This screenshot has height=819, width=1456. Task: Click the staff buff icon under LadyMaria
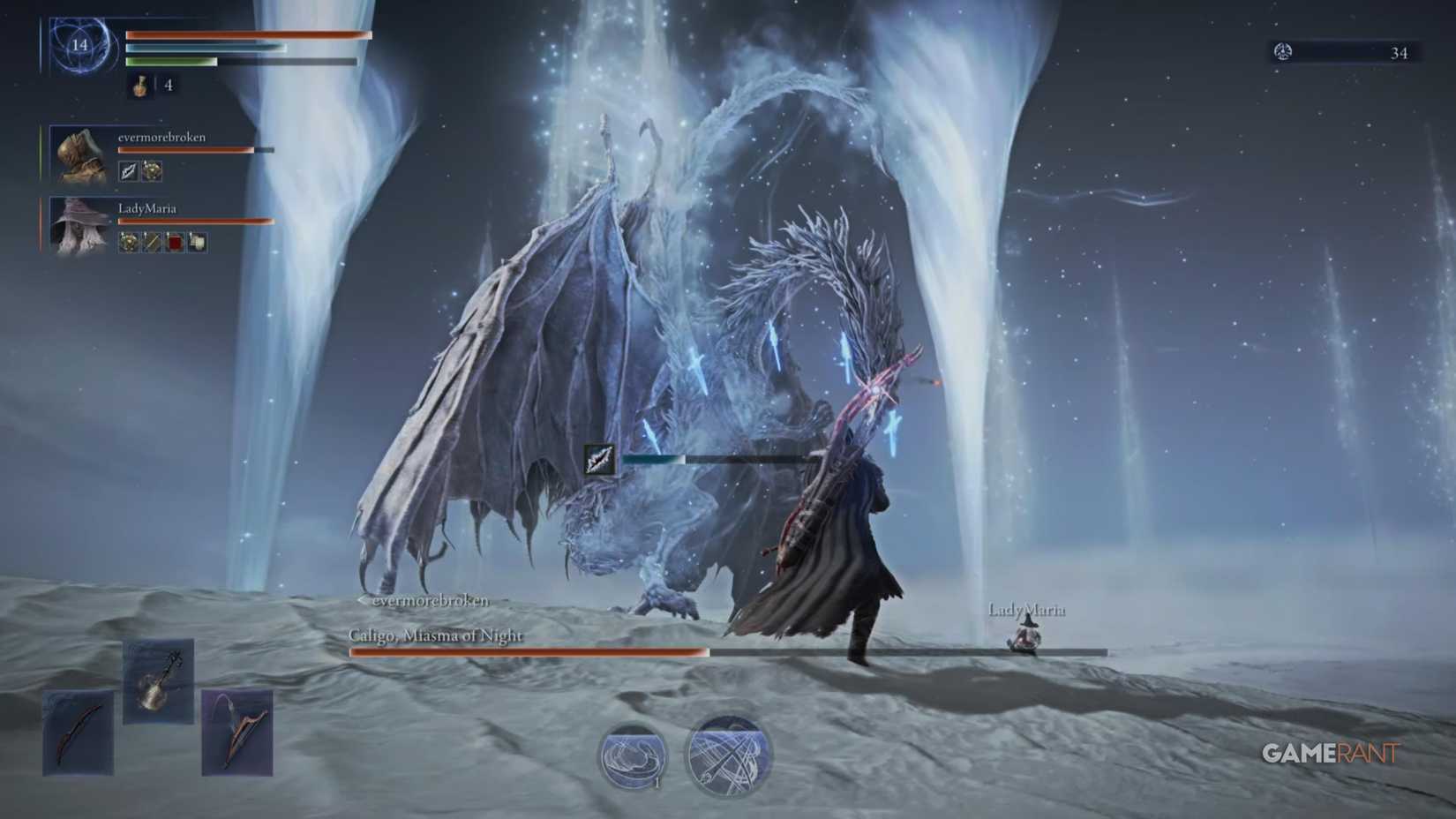click(152, 242)
